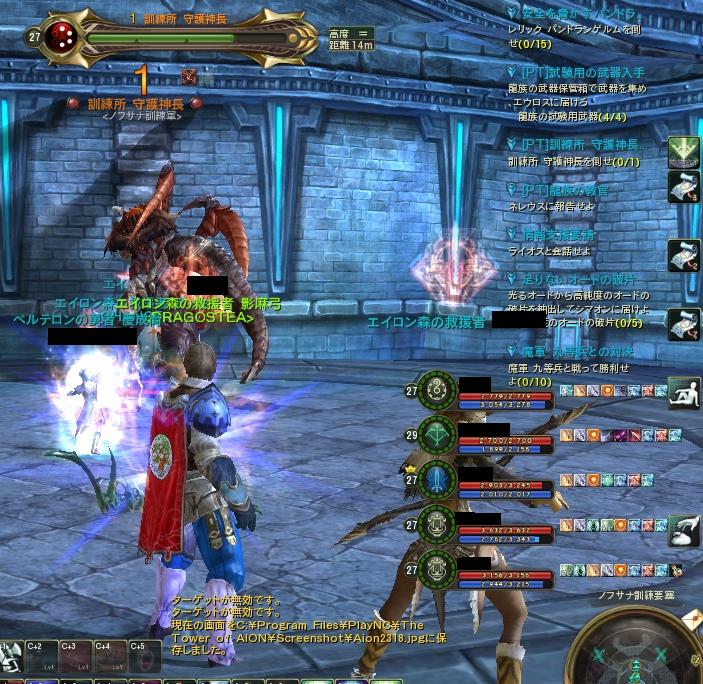Click the seated figure rest icon

(684, 391)
